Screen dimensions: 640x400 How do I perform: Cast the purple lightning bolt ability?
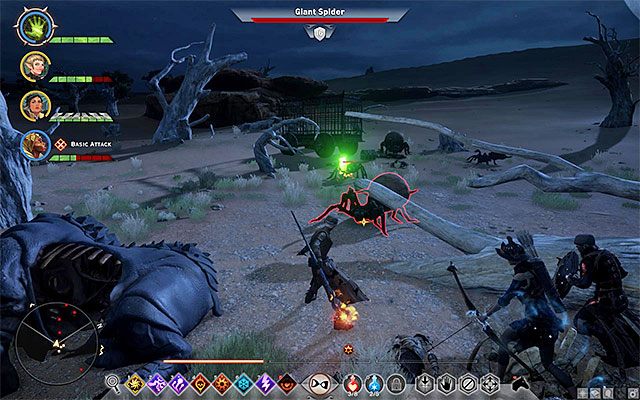268,382
